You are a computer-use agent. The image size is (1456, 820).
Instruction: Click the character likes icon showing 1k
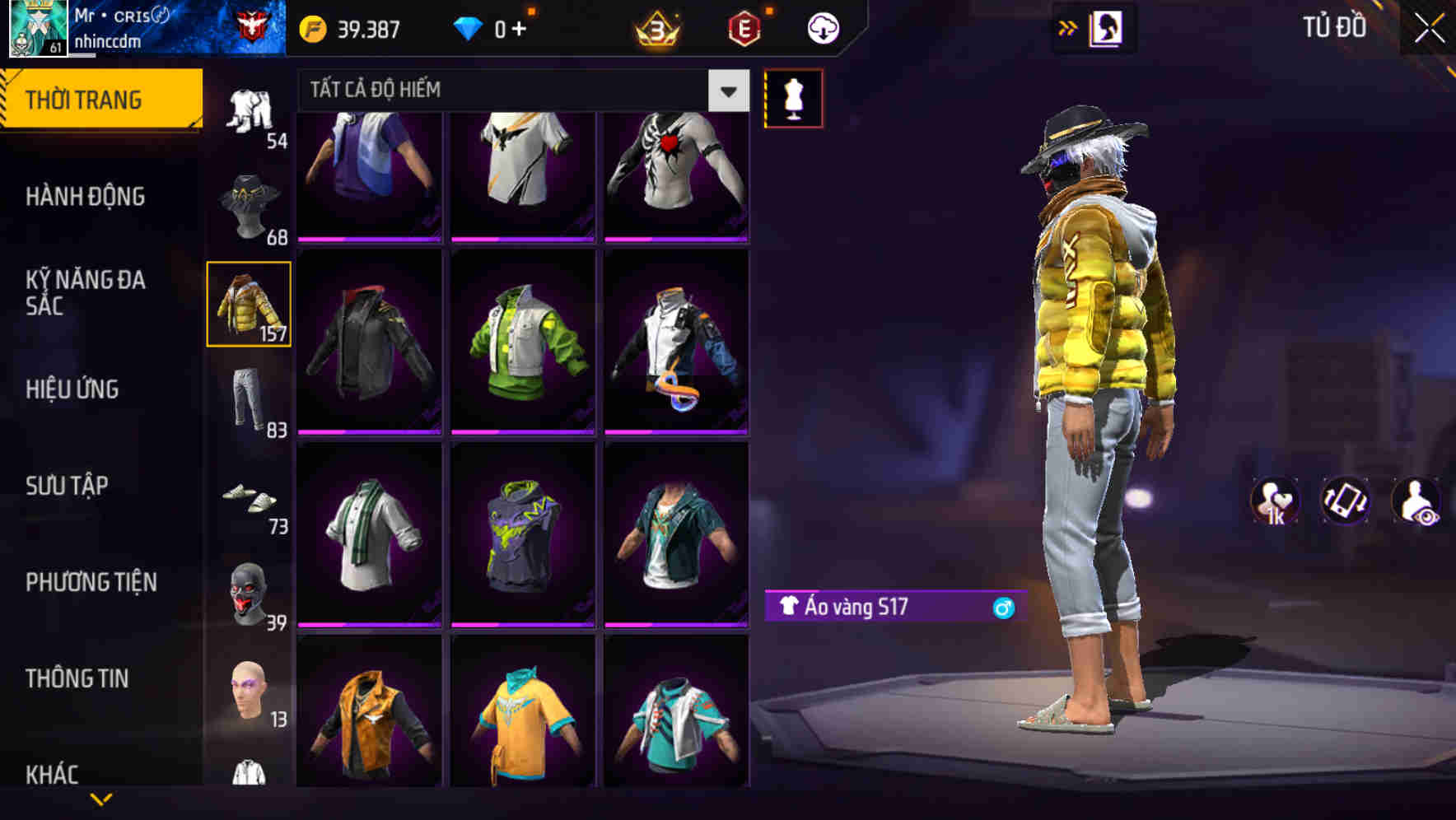pos(1275,501)
